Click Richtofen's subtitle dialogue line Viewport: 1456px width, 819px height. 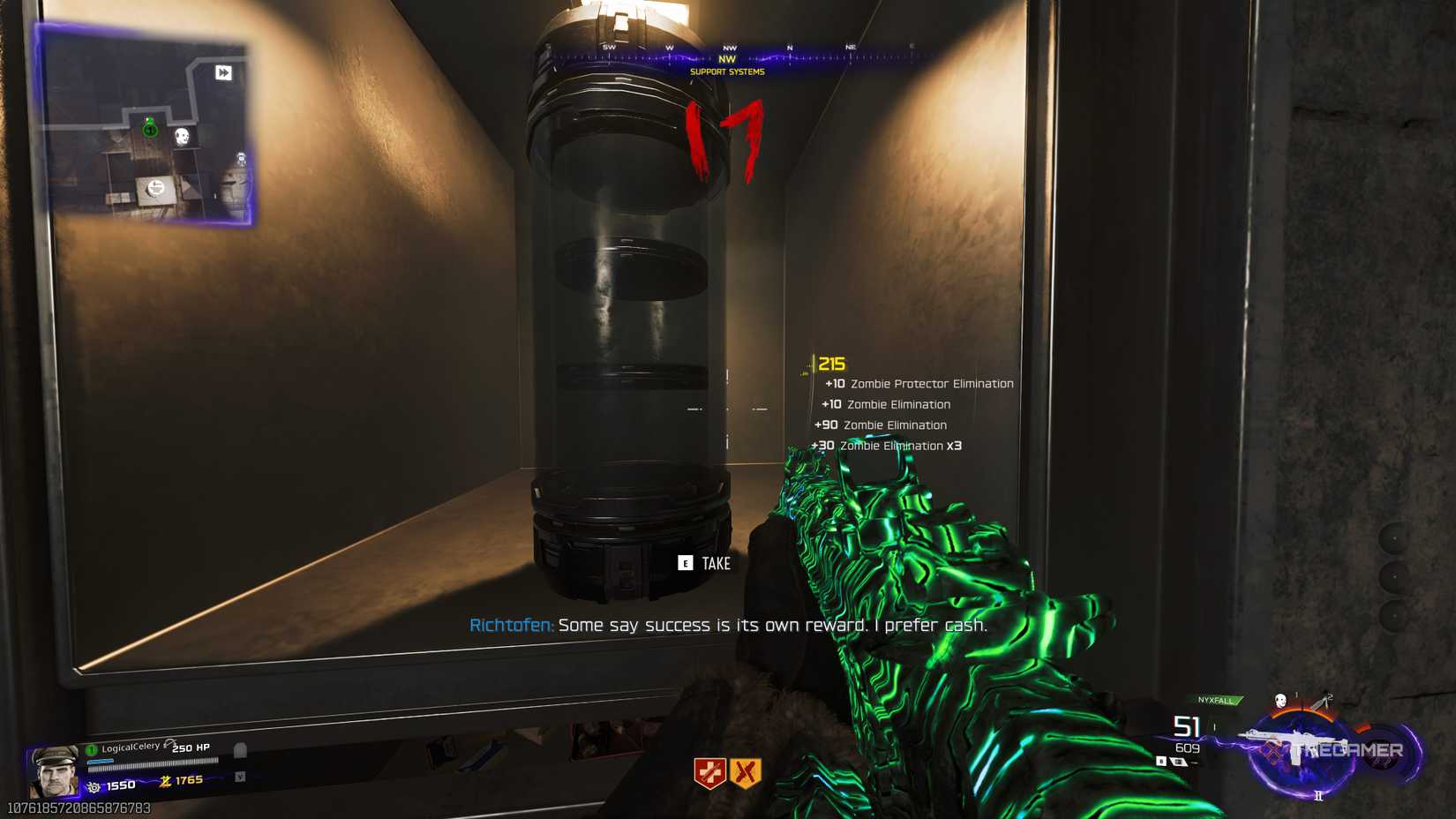pyautogui.click(x=729, y=625)
